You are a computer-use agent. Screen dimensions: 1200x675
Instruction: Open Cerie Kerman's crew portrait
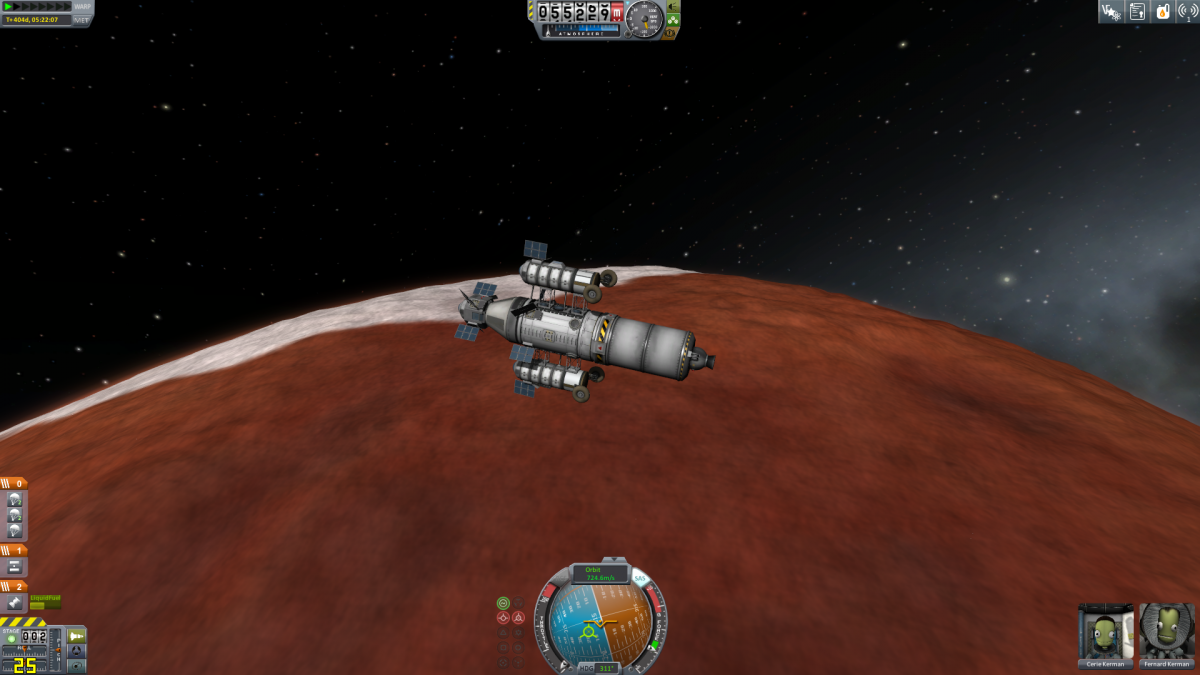pyautogui.click(x=1106, y=633)
